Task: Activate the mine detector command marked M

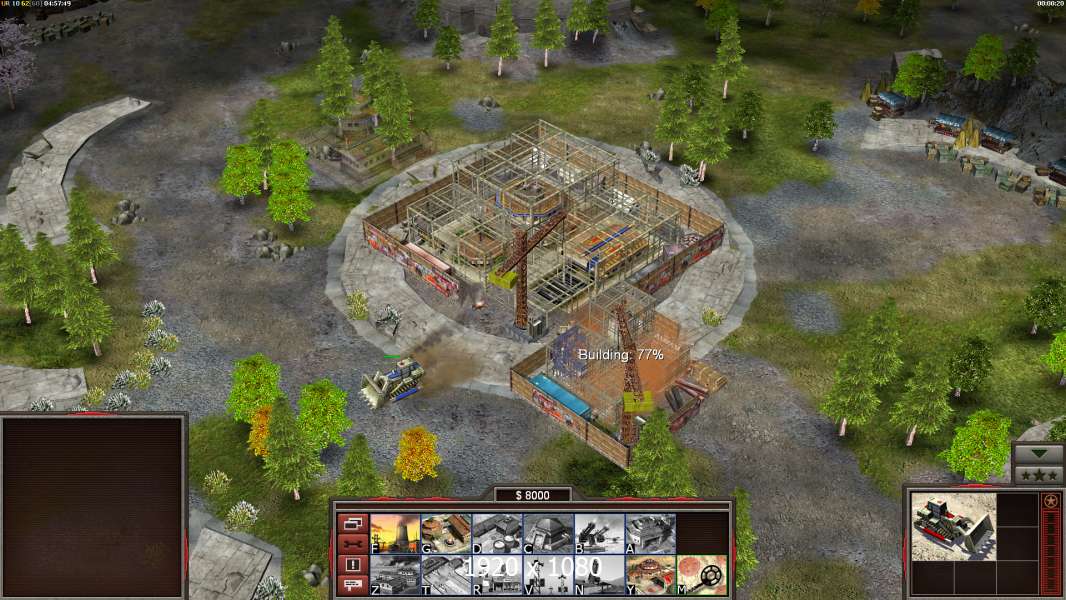Action: pyautogui.click(x=701, y=575)
